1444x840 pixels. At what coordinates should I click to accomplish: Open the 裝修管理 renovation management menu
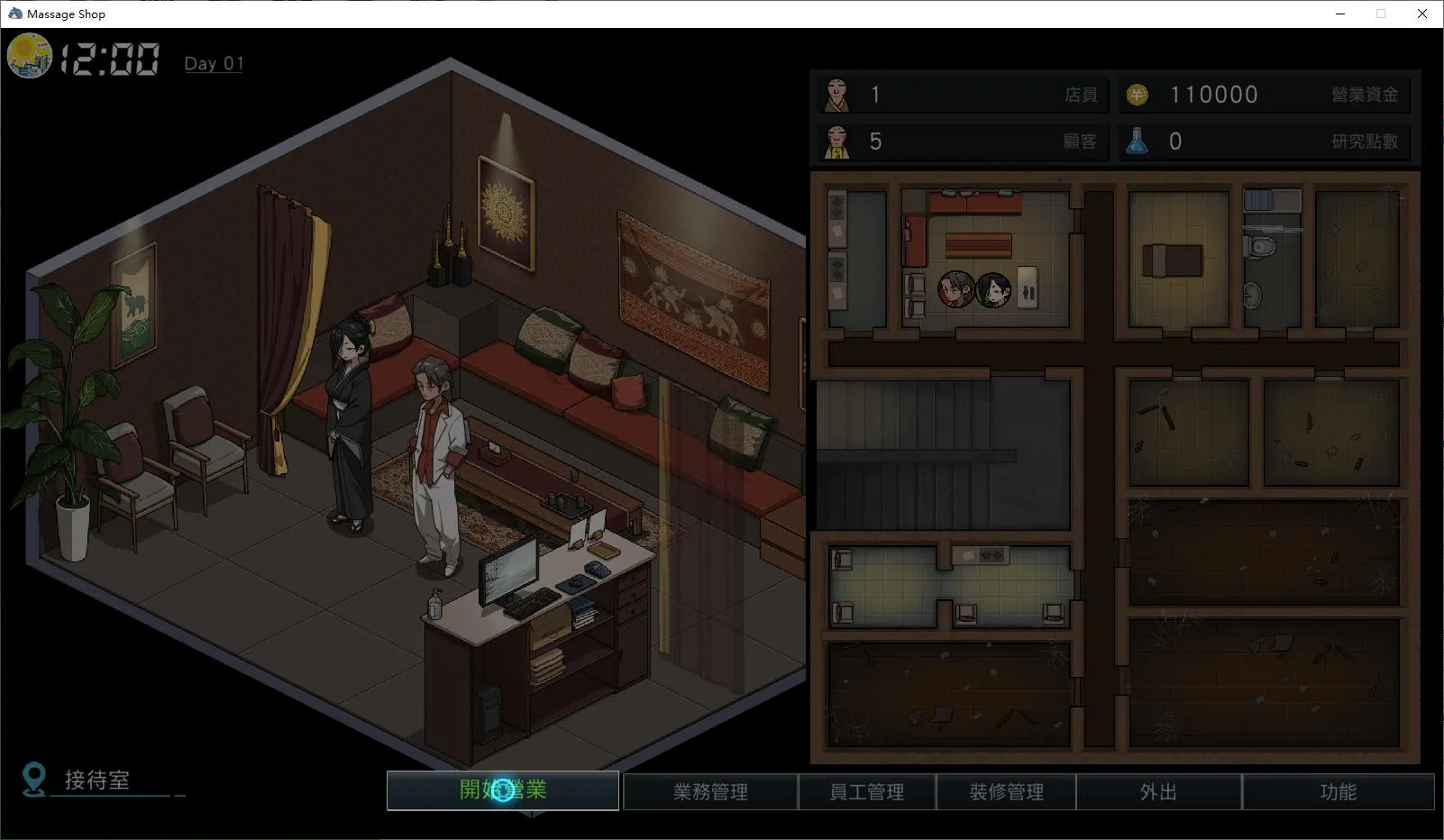click(1006, 791)
